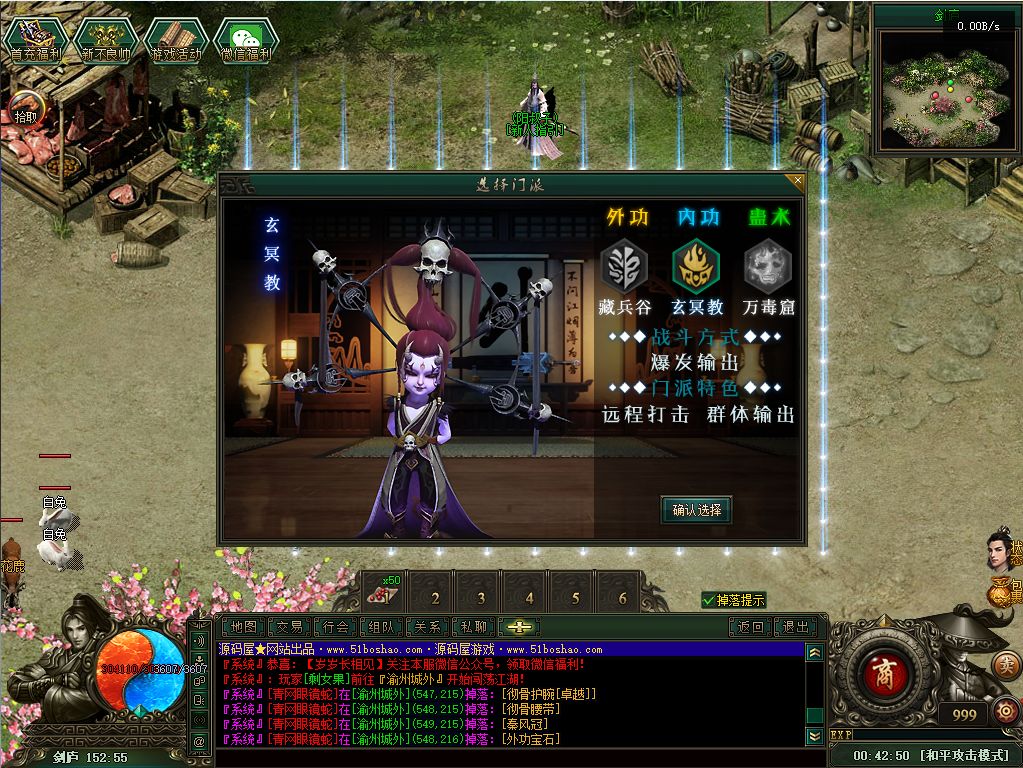This screenshot has width=1023, height=768.
Task: Open the 交易 trade menu
Action: point(290,627)
